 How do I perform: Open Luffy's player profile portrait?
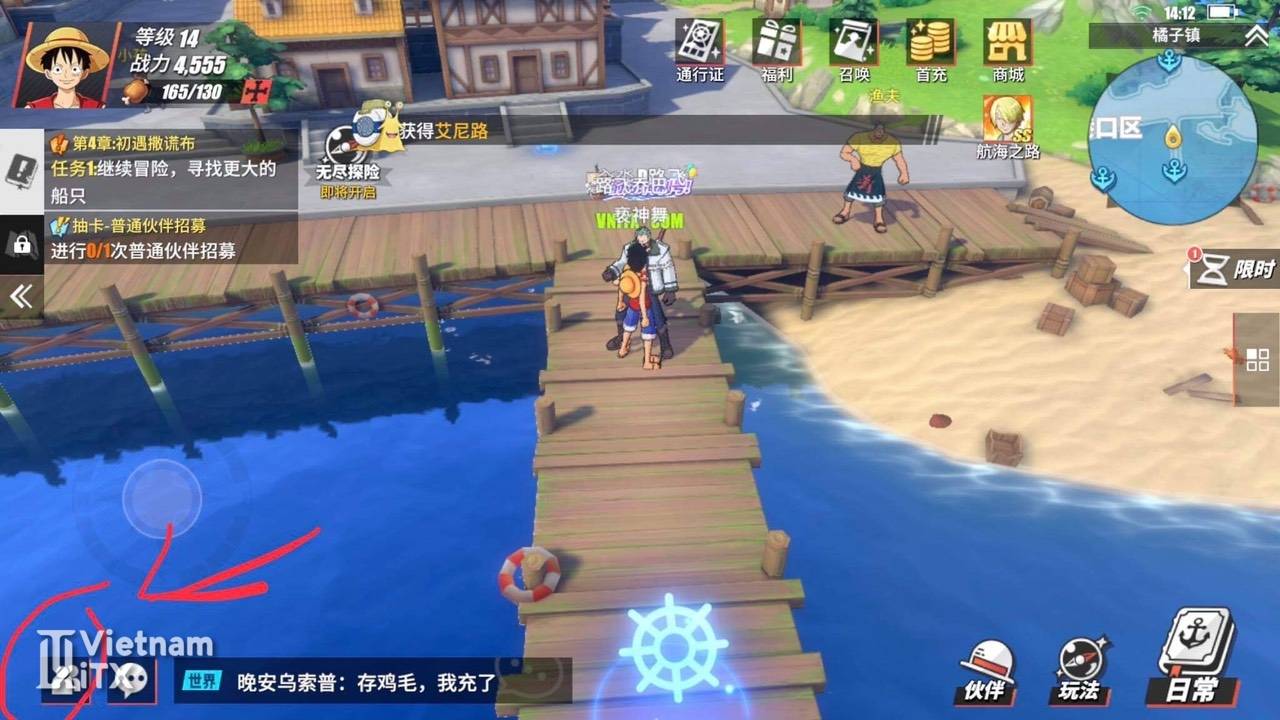pos(67,64)
